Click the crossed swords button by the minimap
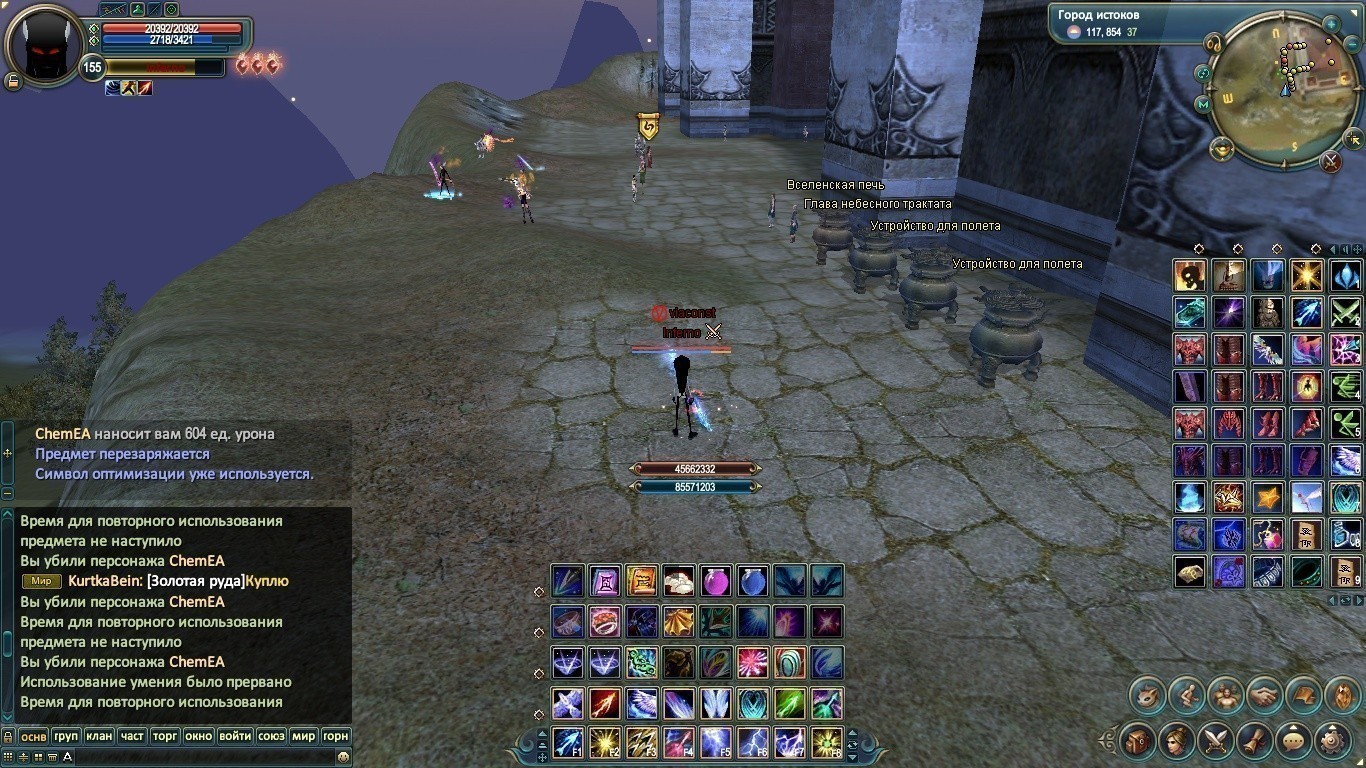The height and width of the screenshot is (768, 1366). [x=1330, y=160]
